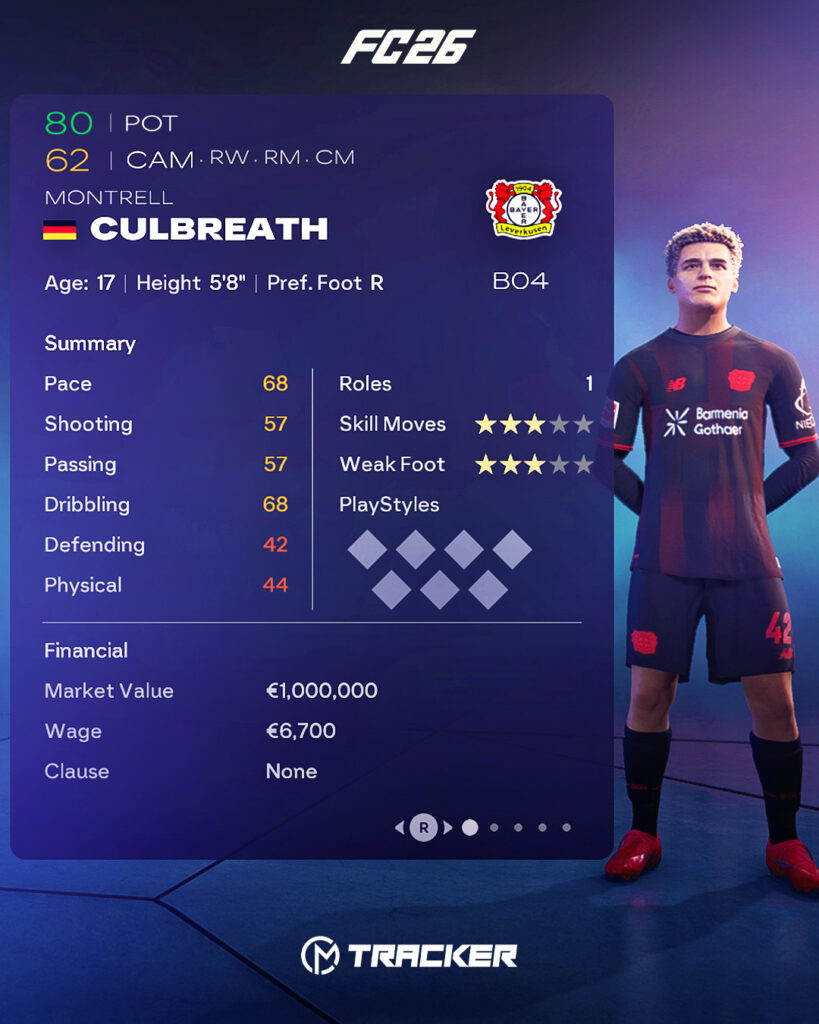Click the Bayer Leverkusen club badge
This screenshot has width=819, height=1024.
[523, 209]
